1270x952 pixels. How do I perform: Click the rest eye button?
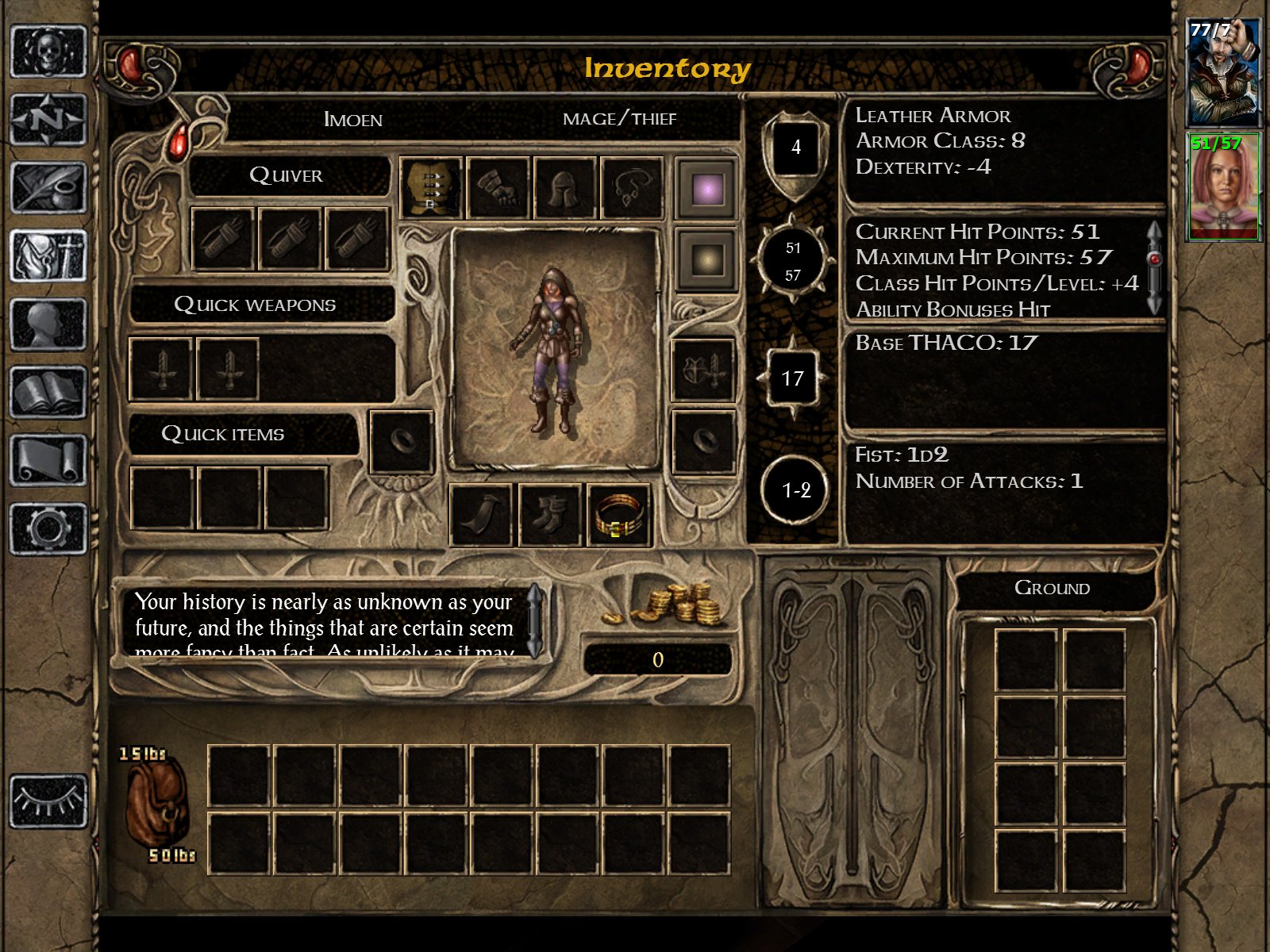tap(48, 801)
